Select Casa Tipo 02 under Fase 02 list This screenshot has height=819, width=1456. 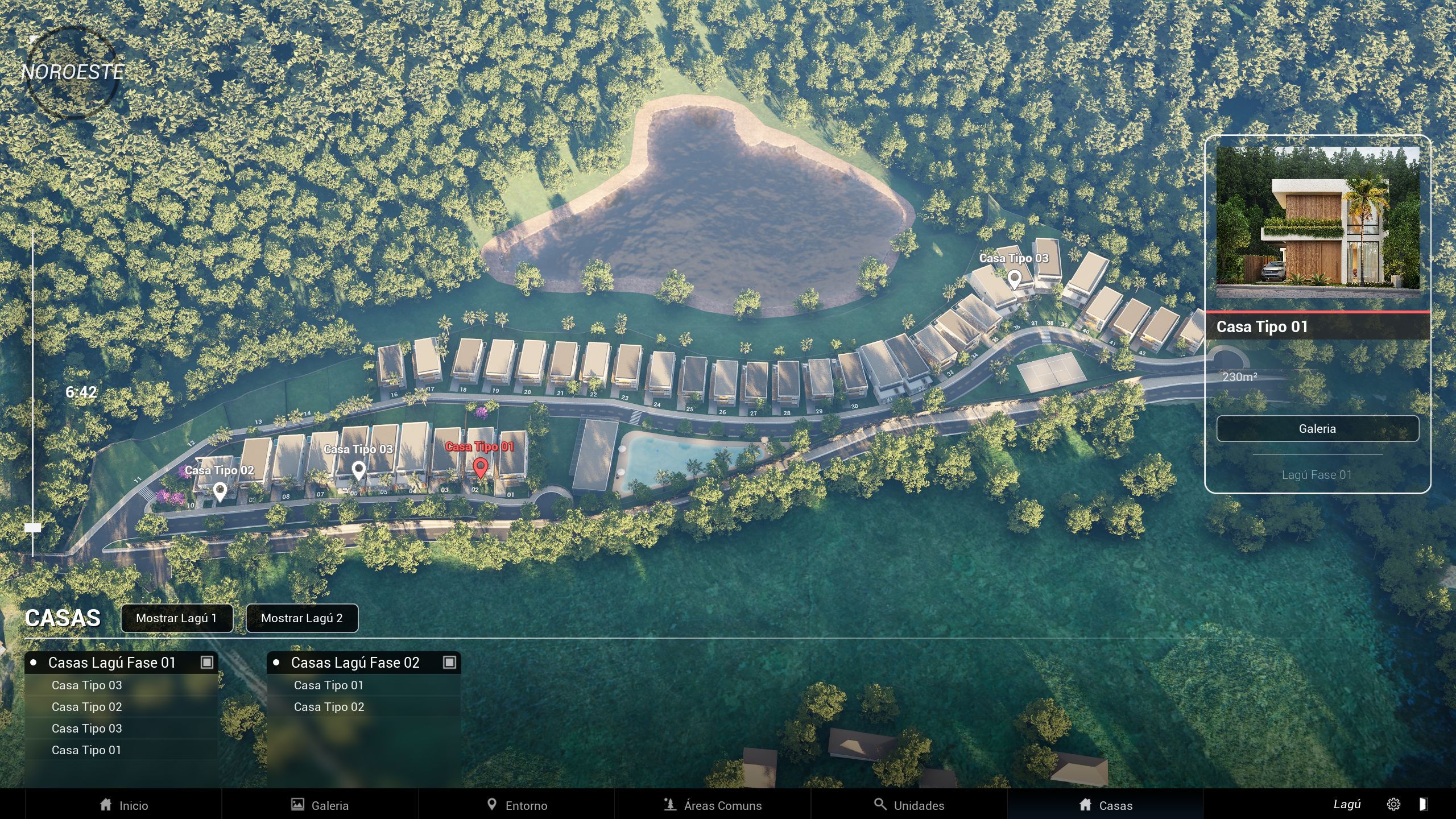[329, 707]
